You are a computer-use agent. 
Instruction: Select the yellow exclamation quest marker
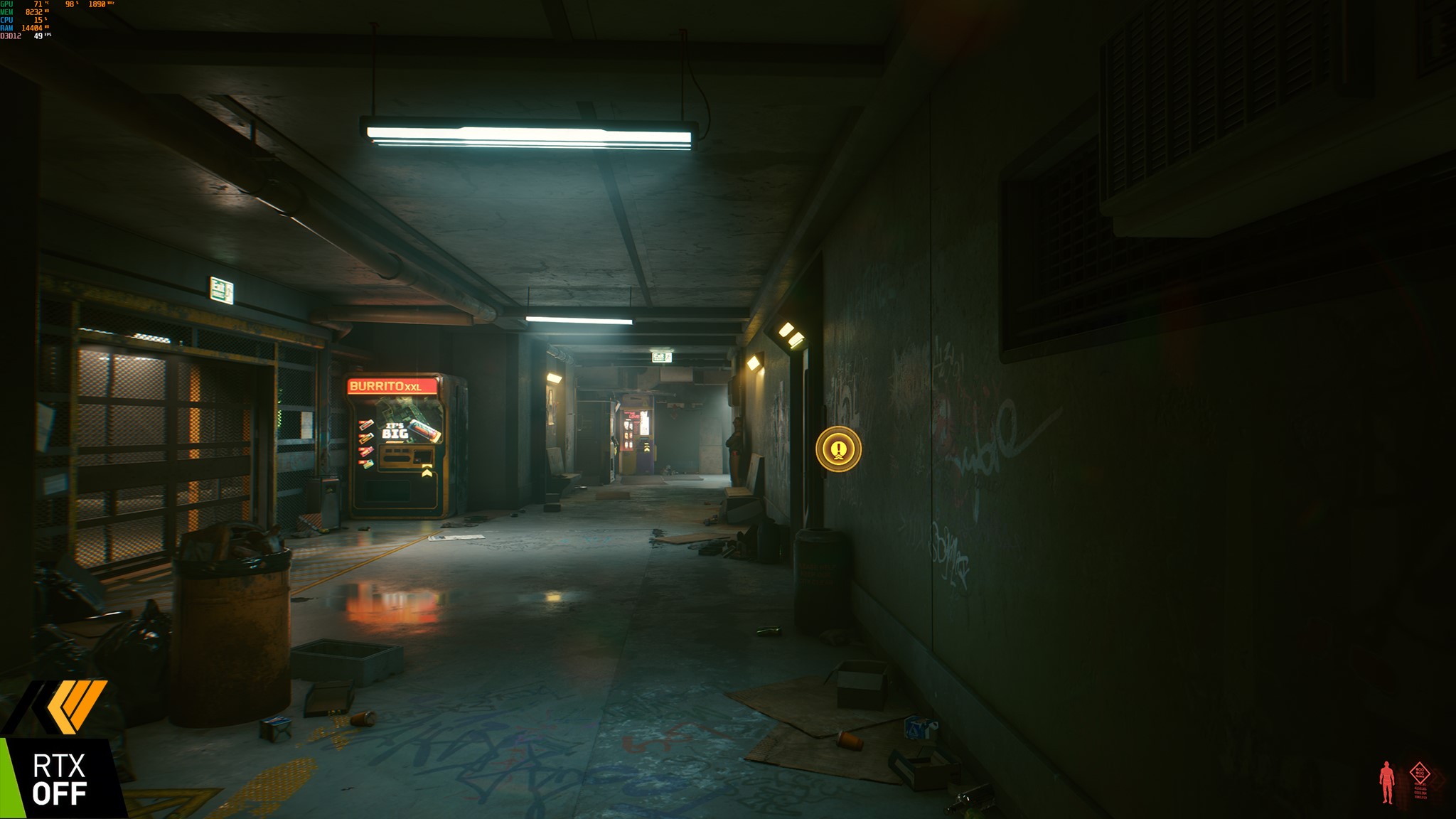pos(839,449)
